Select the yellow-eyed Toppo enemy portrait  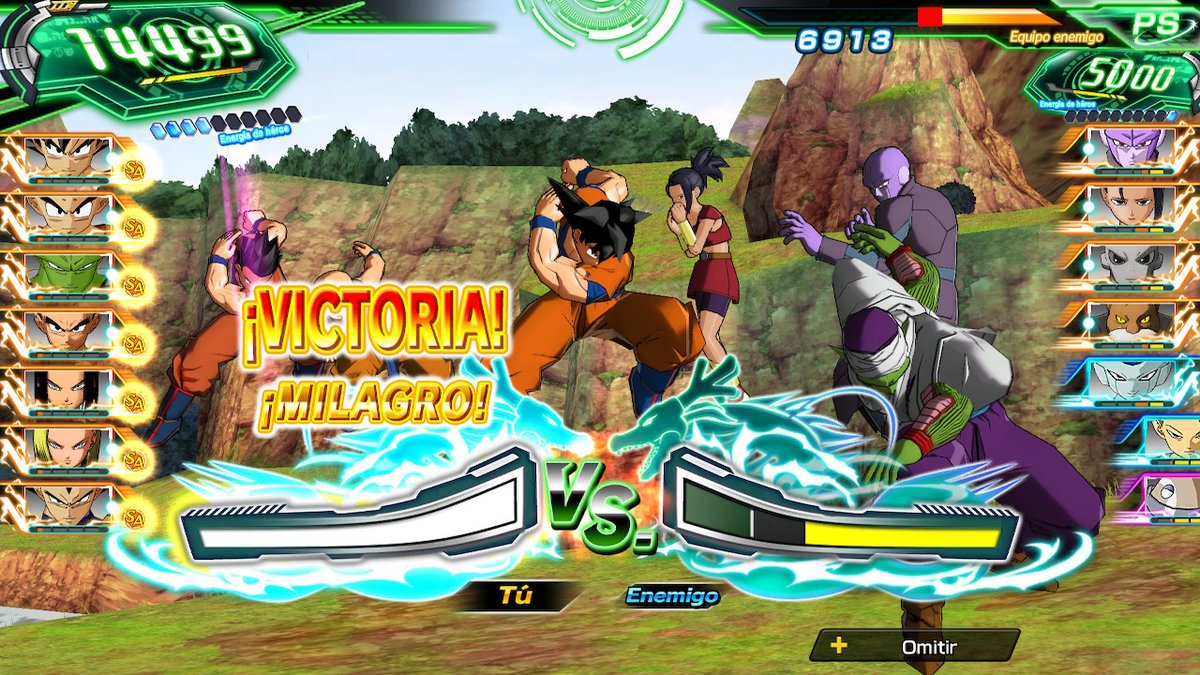(x=1130, y=322)
